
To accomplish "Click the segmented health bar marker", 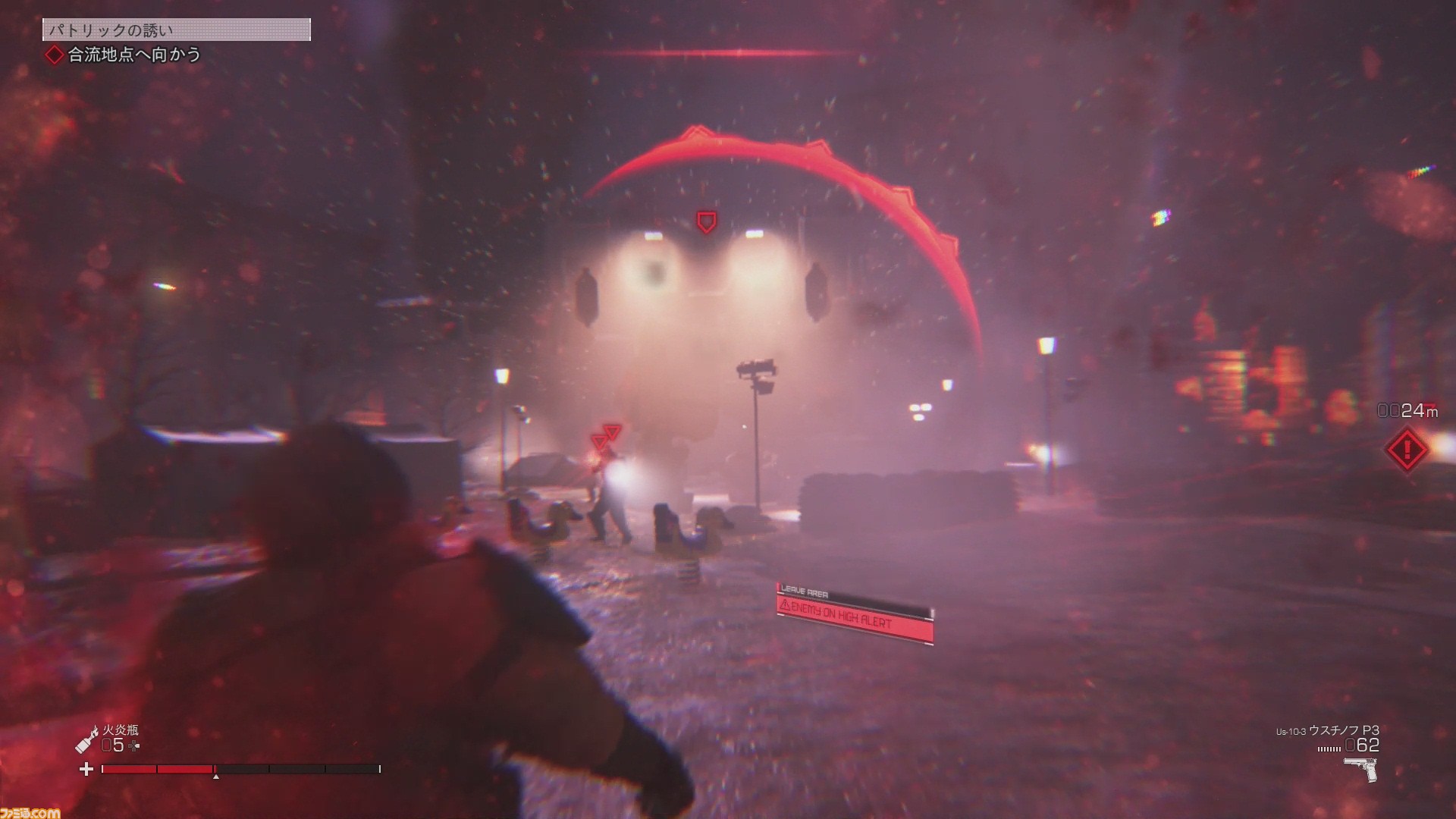I will 215,776.
